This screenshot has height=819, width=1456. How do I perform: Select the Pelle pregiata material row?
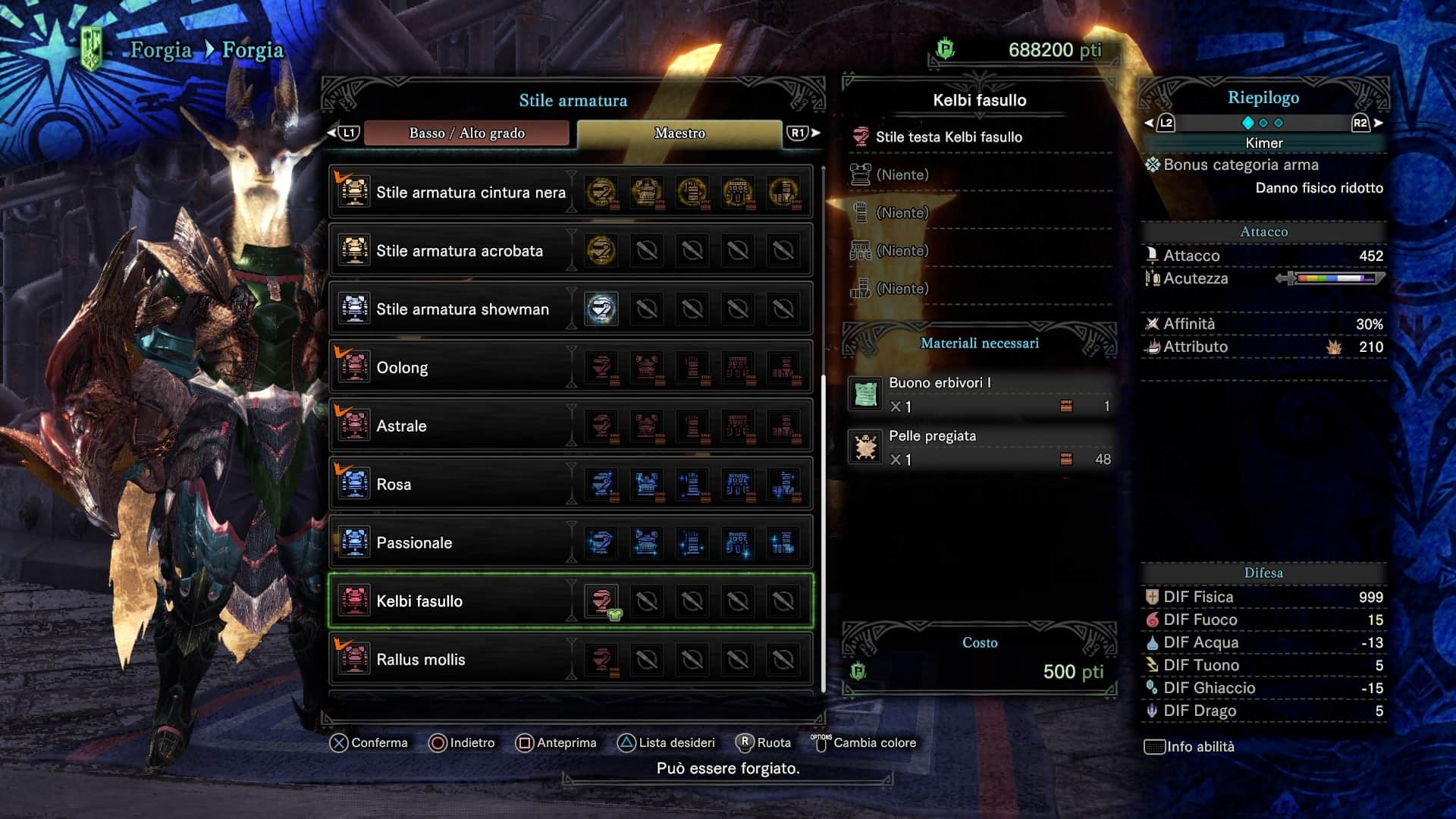click(x=978, y=447)
